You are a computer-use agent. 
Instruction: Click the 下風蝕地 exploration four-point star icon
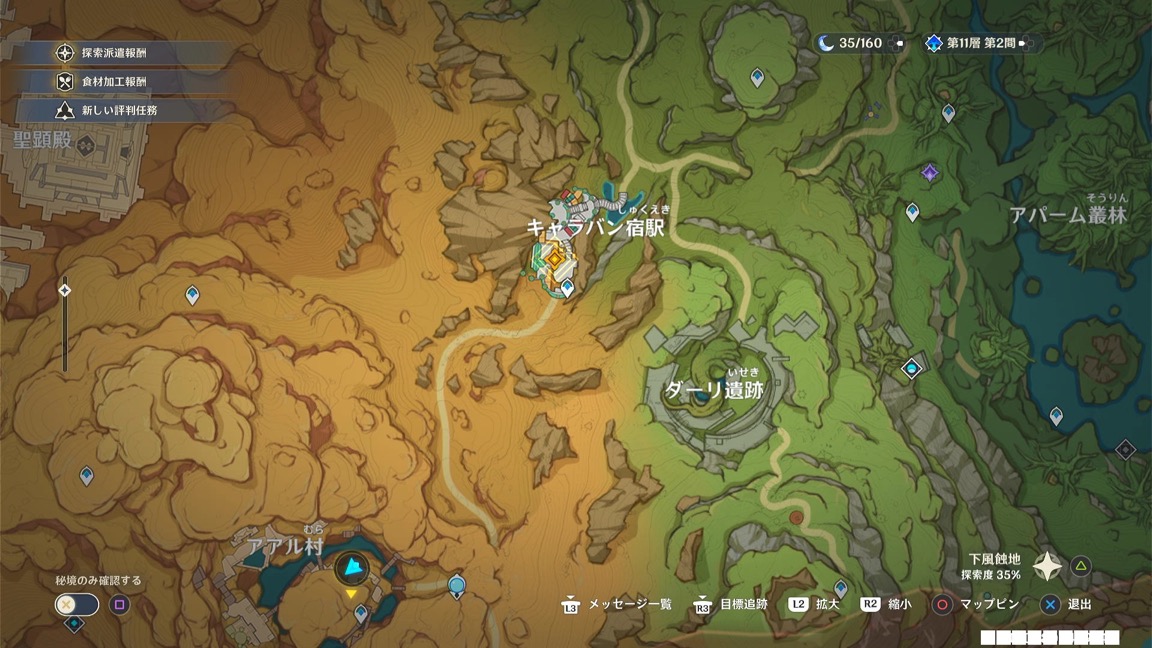1047,567
